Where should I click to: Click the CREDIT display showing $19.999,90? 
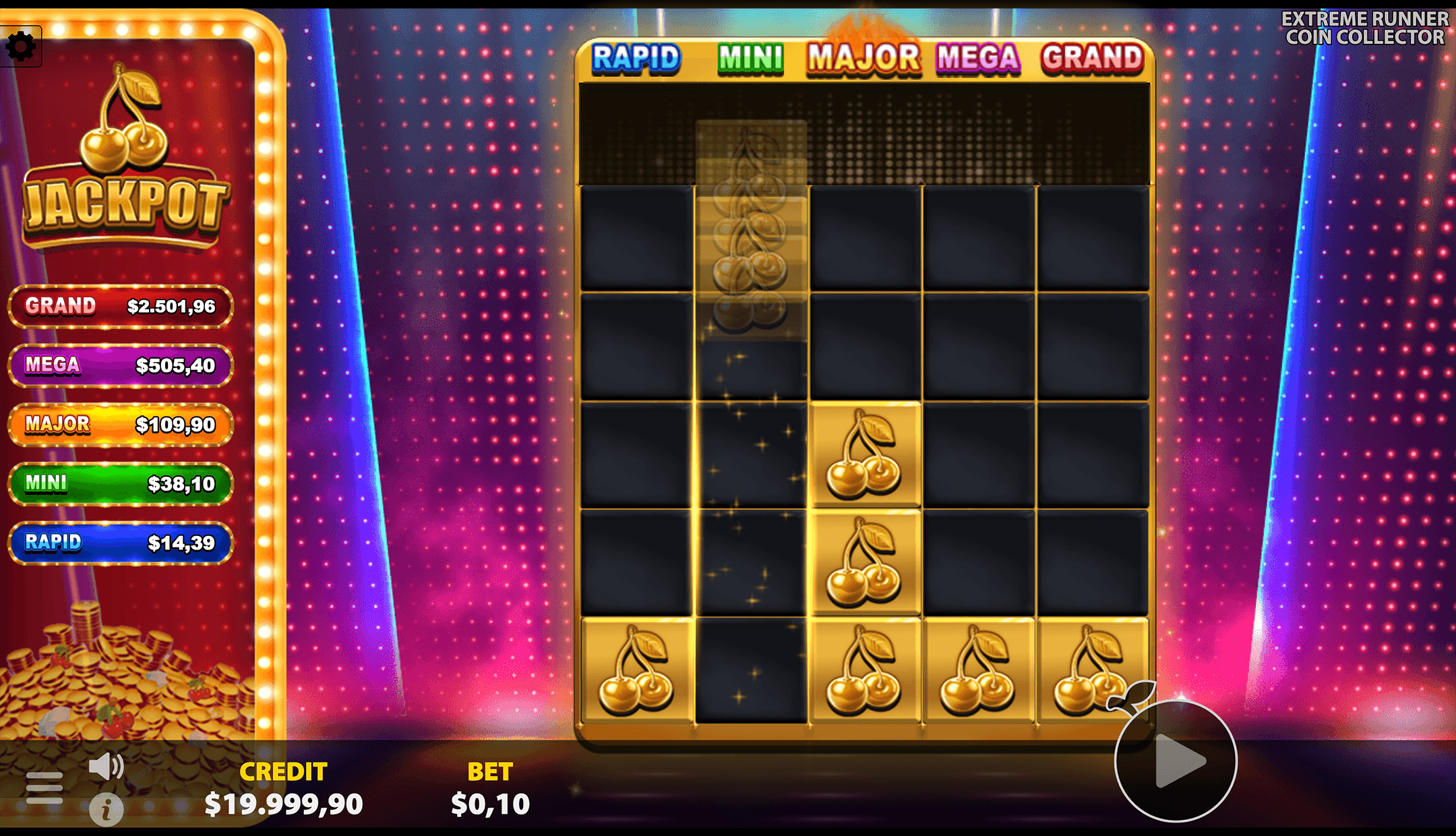tap(283, 804)
